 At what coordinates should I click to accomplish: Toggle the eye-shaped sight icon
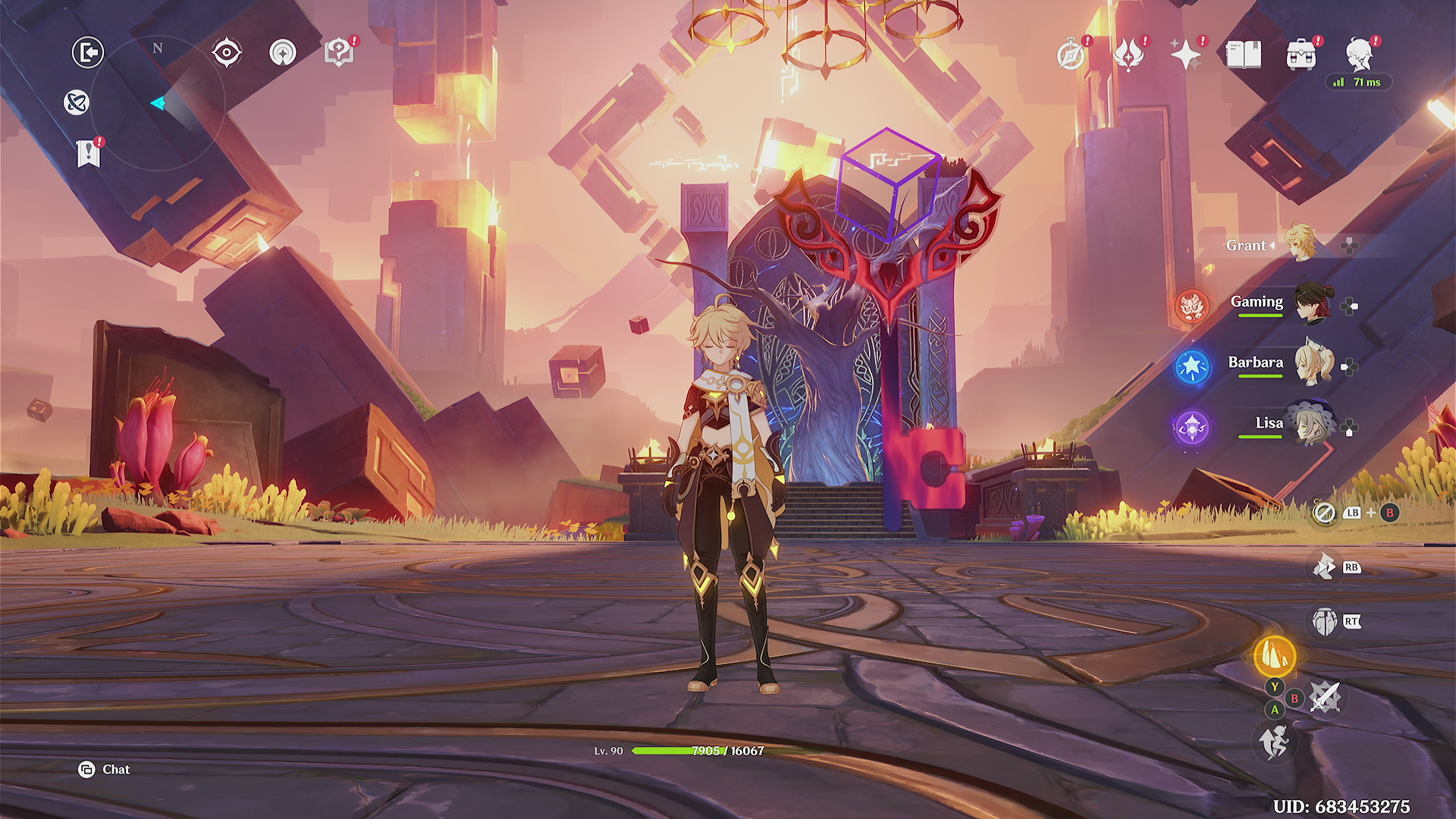[227, 52]
